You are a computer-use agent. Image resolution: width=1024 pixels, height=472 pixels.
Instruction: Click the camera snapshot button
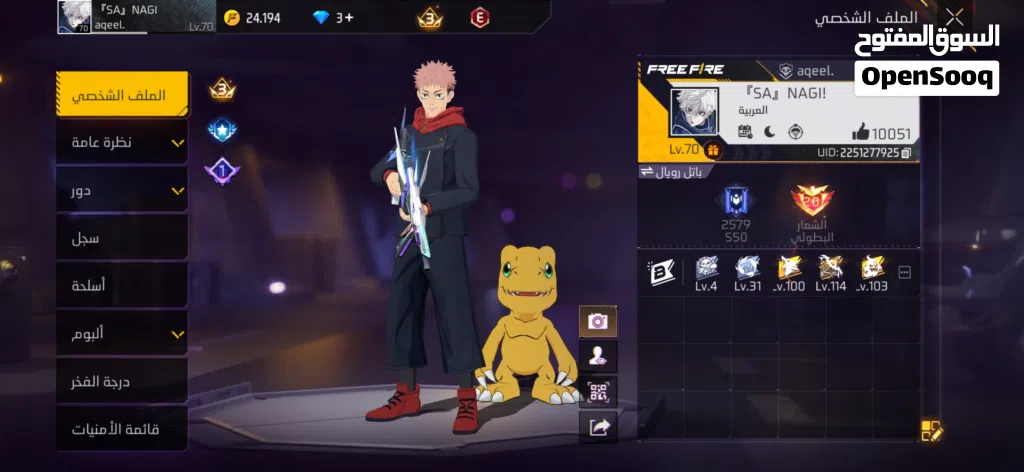tap(598, 321)
